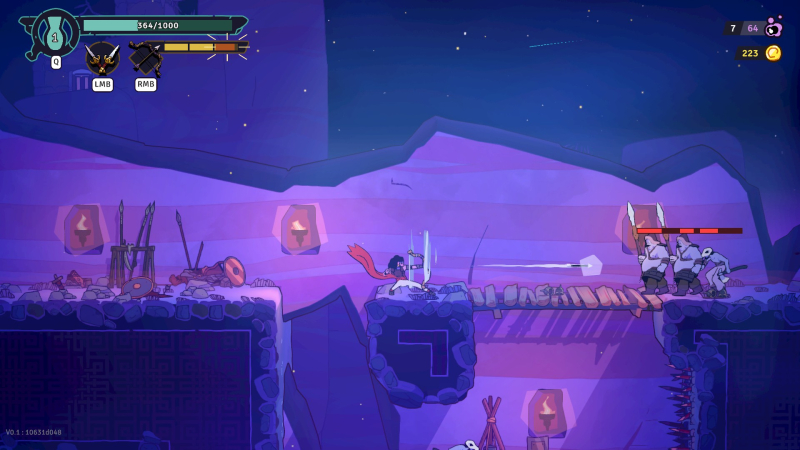
Task: Click the gold coin currency icon
Action: 773,53
